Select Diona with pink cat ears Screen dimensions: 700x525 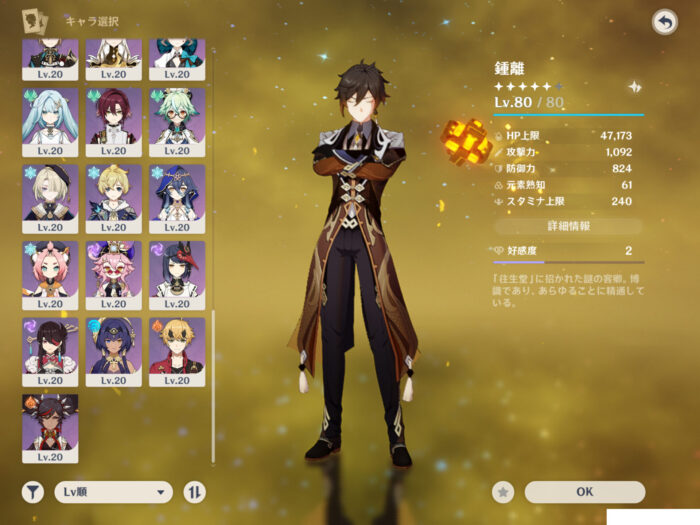tap(50, 273)
